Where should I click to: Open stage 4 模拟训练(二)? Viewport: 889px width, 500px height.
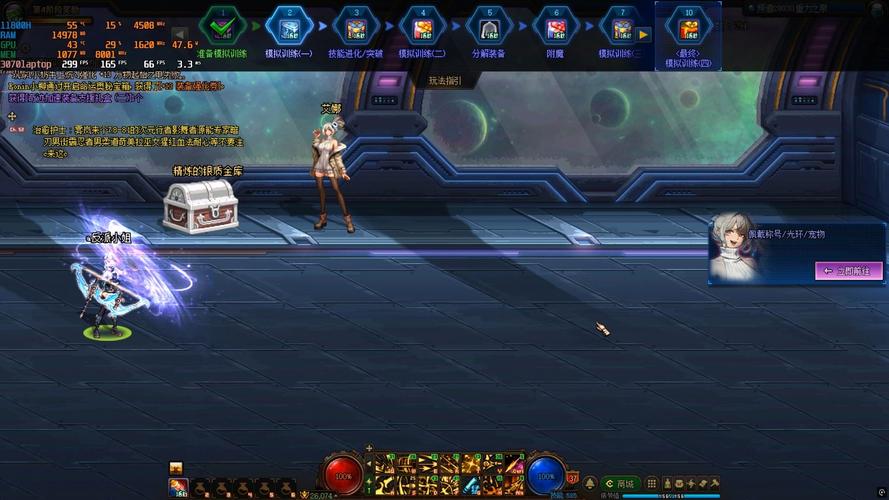click(422, 26)
